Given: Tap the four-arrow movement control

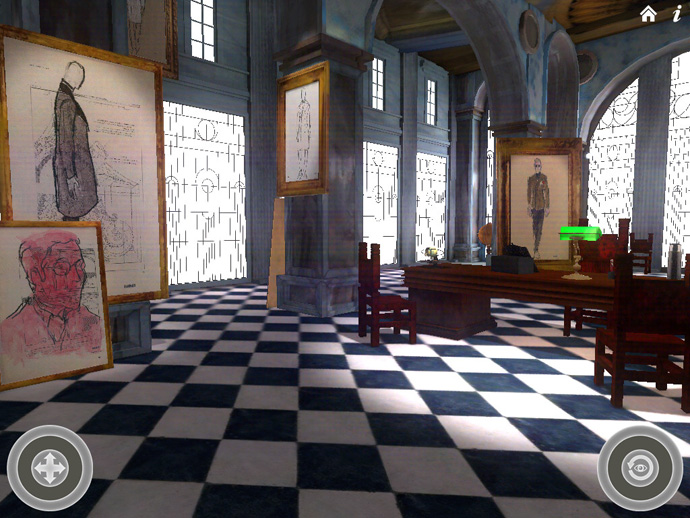Looking at the screenshot, I should pos(49,469).
